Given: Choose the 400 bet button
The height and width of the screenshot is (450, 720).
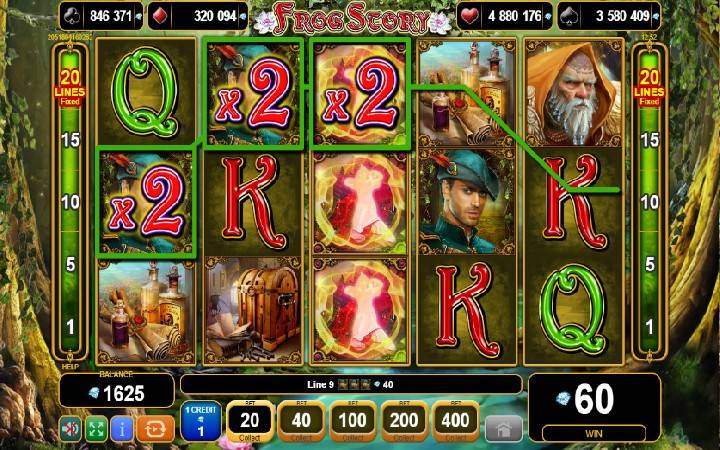Looking at the screenshot, I should tap(456, 421).
